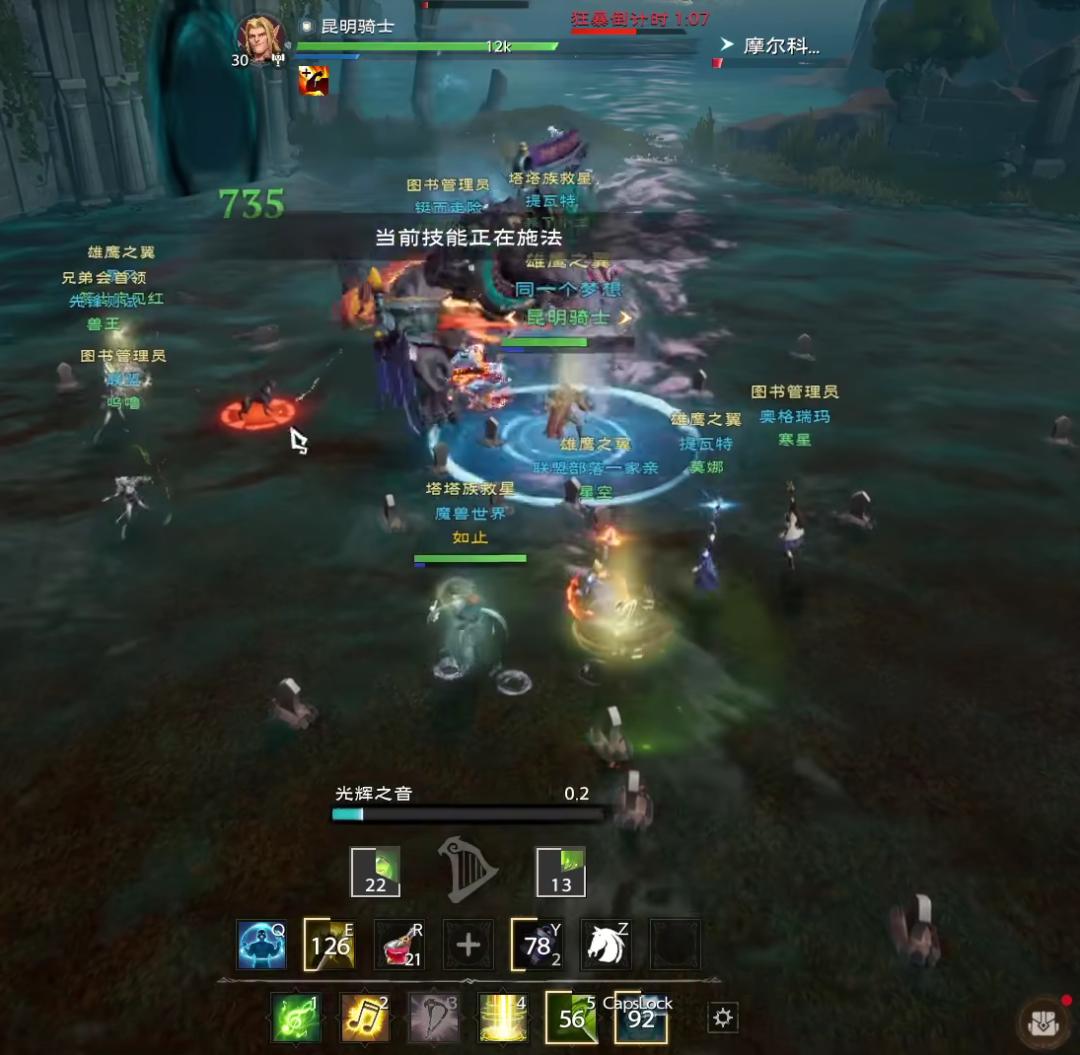Summon the mount with the horse icon
This screenshot has height=1055, width=1080.
pos(606,945)
